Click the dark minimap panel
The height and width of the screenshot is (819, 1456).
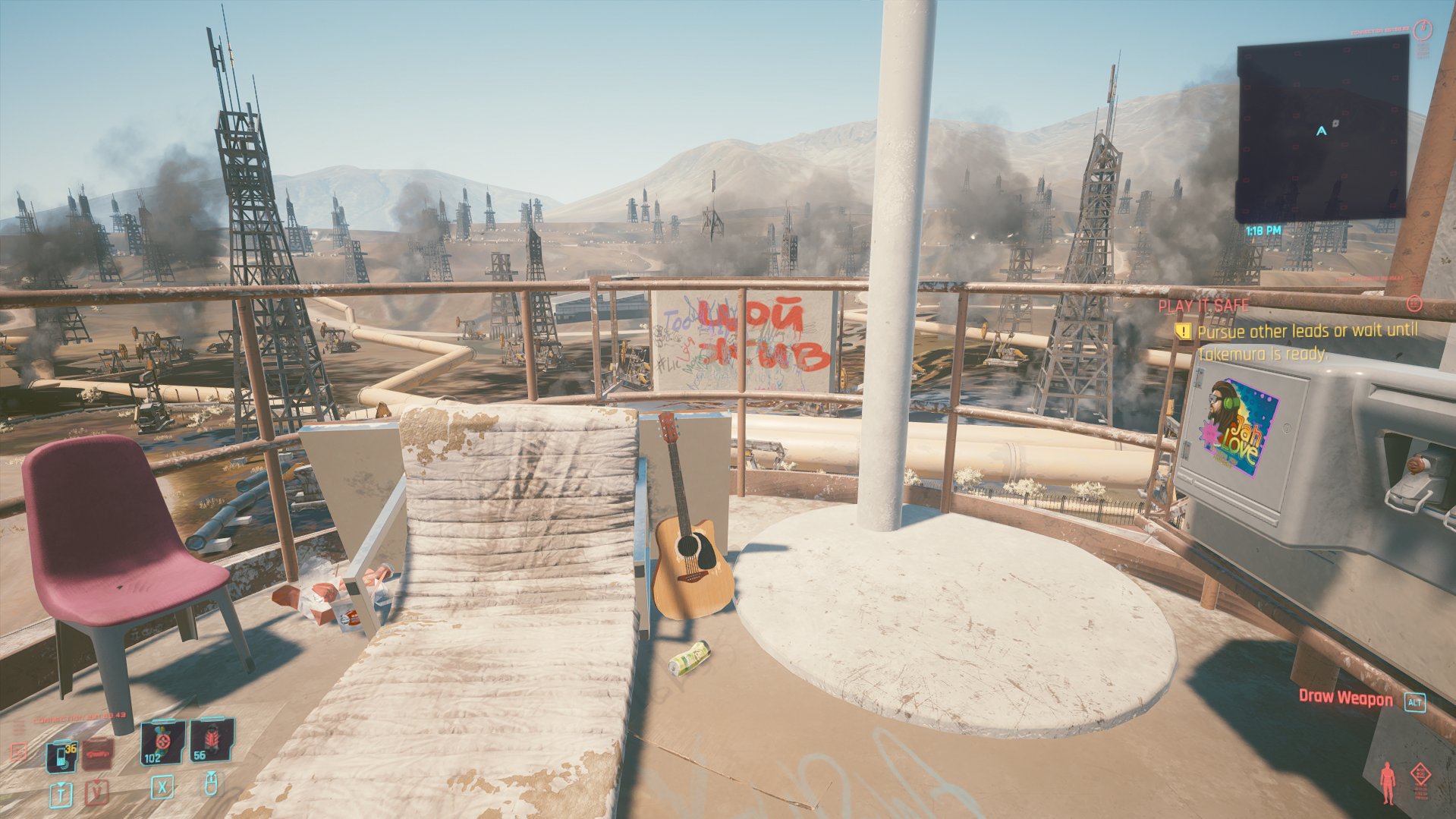(x=1322, y=129)
